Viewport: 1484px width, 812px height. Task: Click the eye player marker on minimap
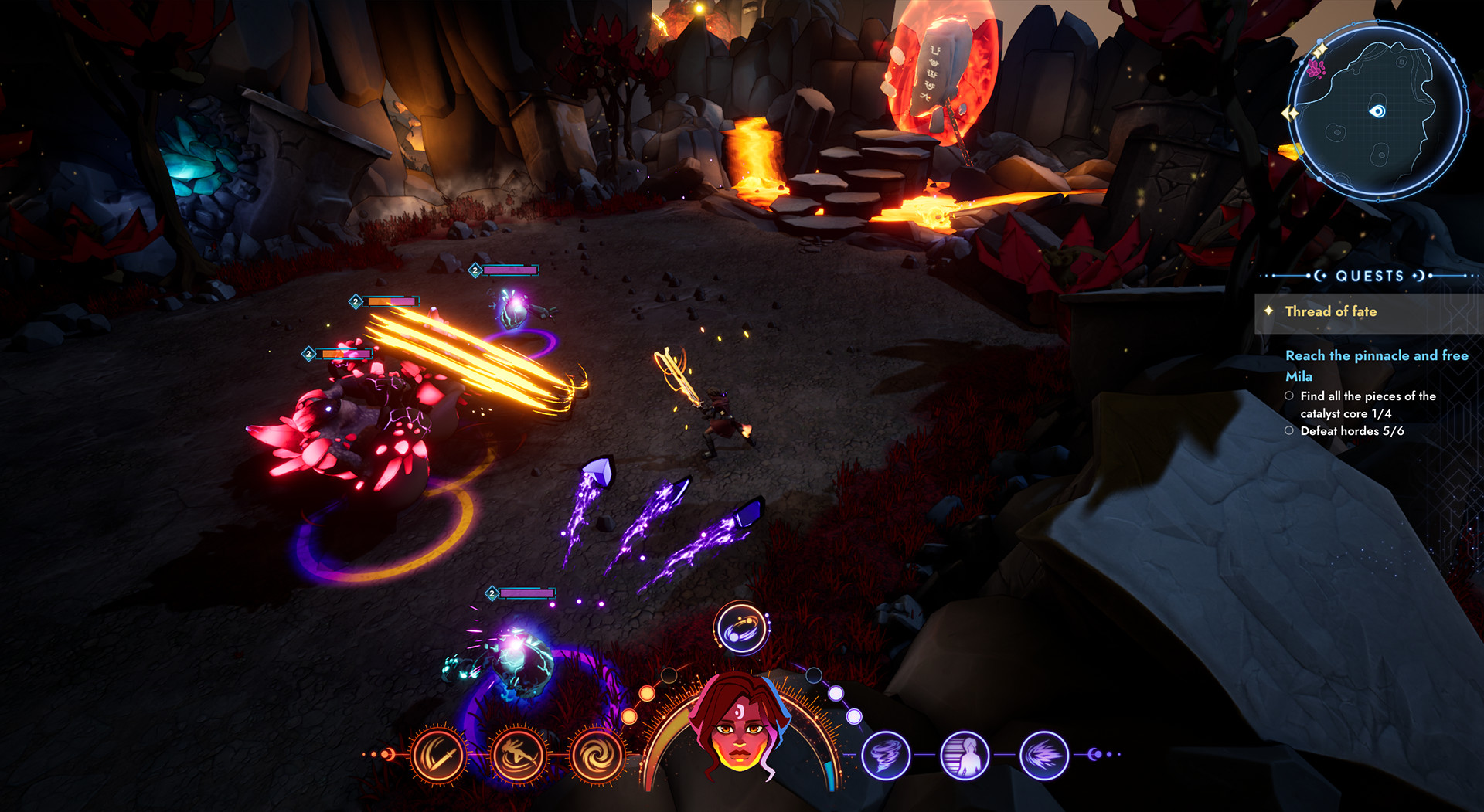coord(1377,111)
